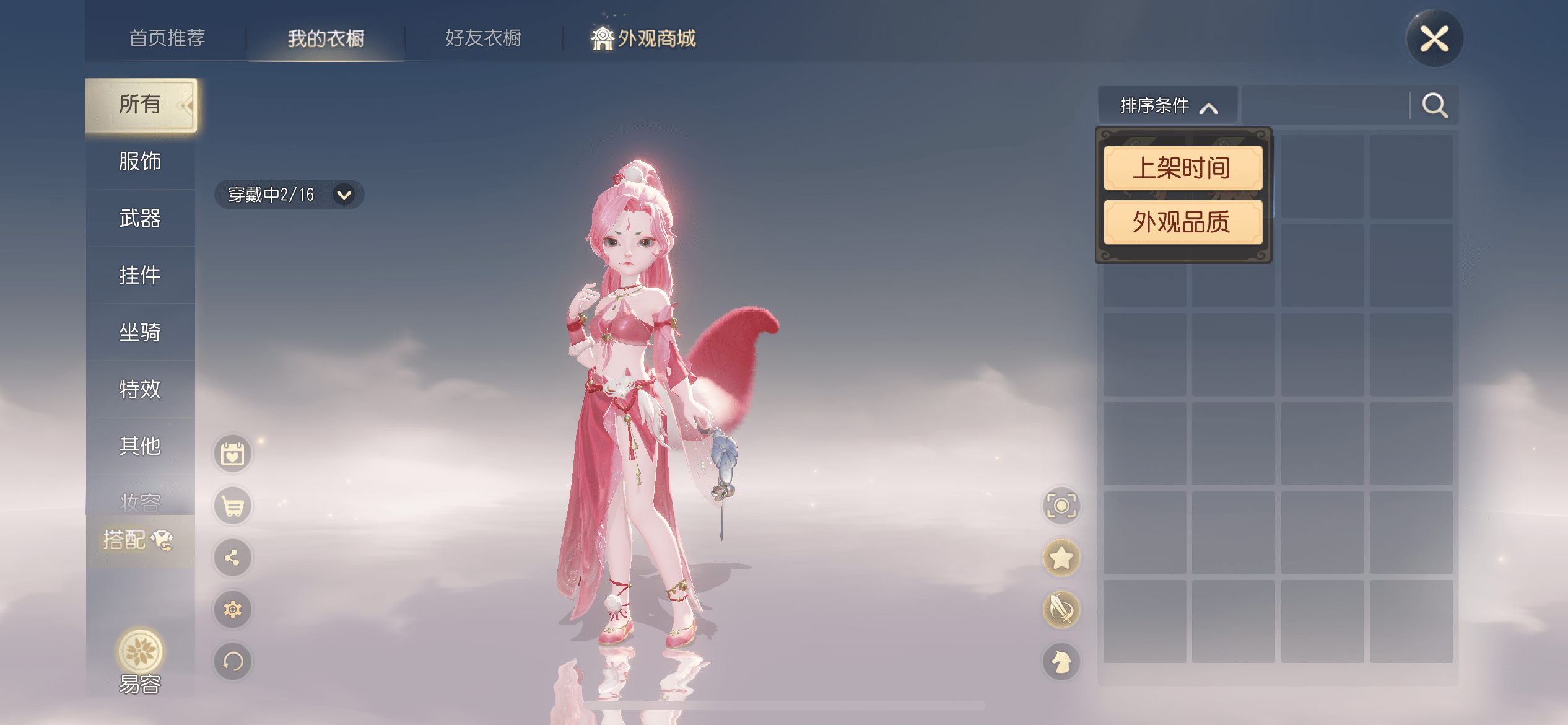
Task: Choose the 其他 category
Action: coord(140,446)
